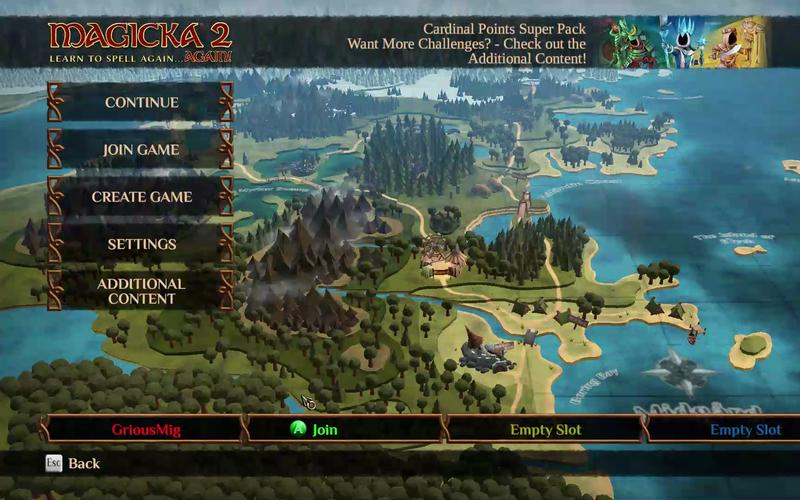Select the yellow Empty Slot
This screenshot has height=500, width=800.
pyautogui.click(x=545, y=430)
